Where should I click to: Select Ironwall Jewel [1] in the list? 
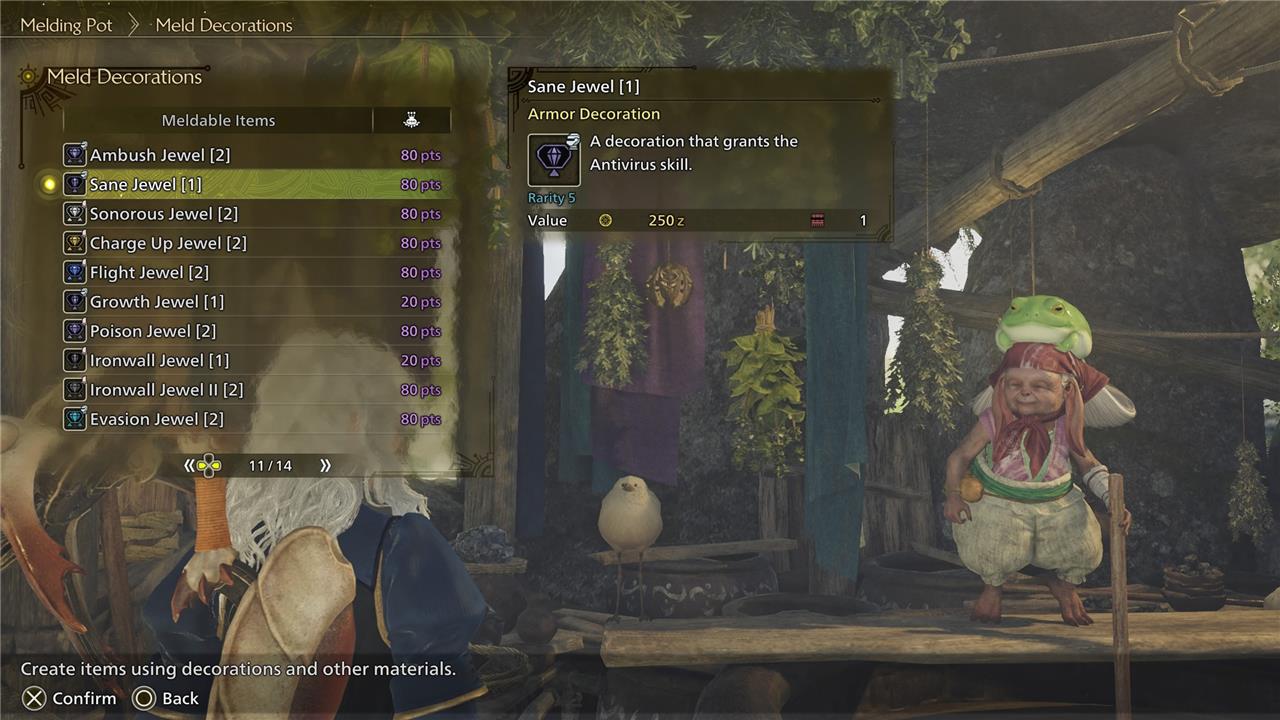[x=159, y=360]
